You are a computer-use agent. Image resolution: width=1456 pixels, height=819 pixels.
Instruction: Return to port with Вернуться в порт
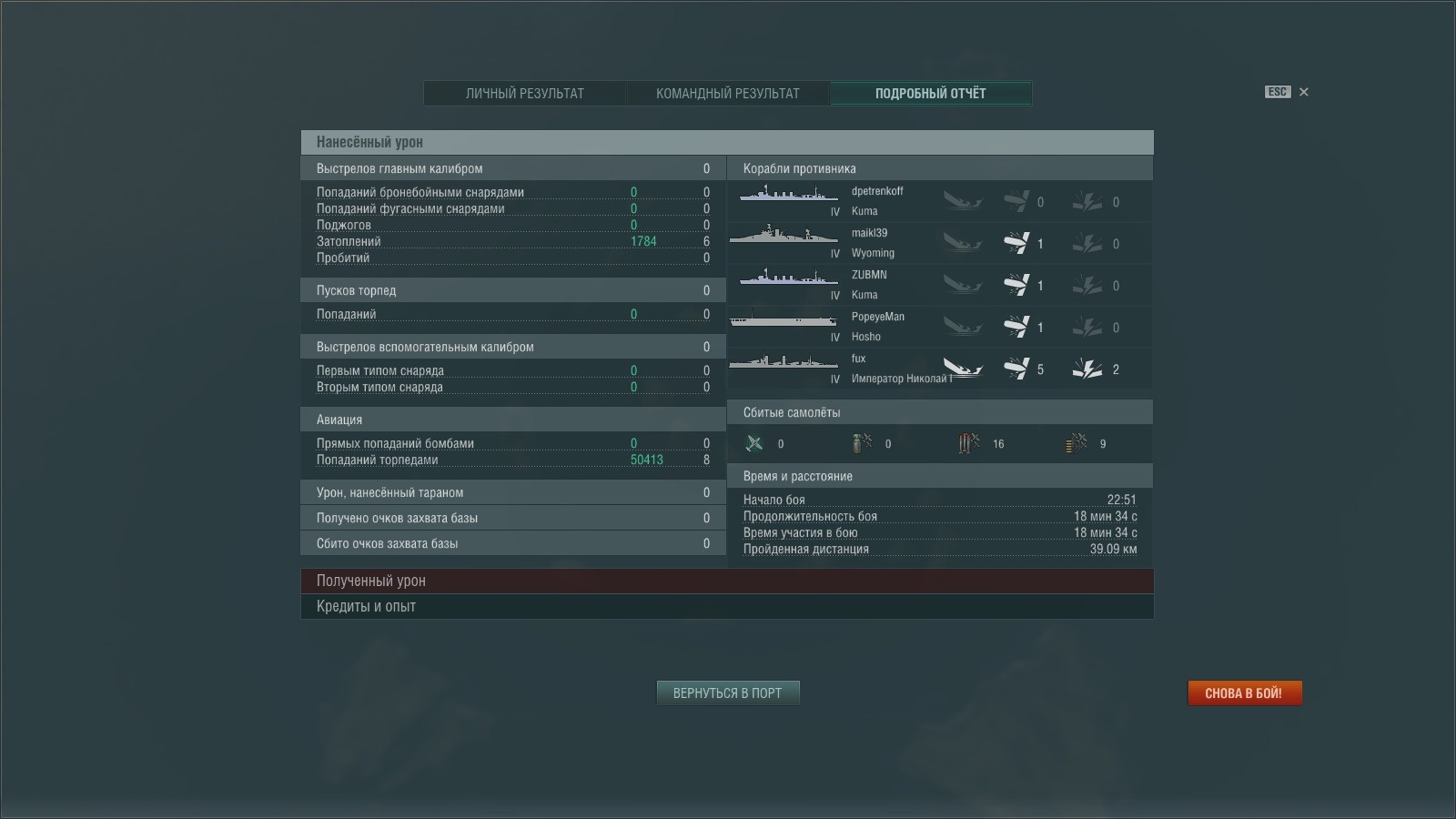coord(727,693)
